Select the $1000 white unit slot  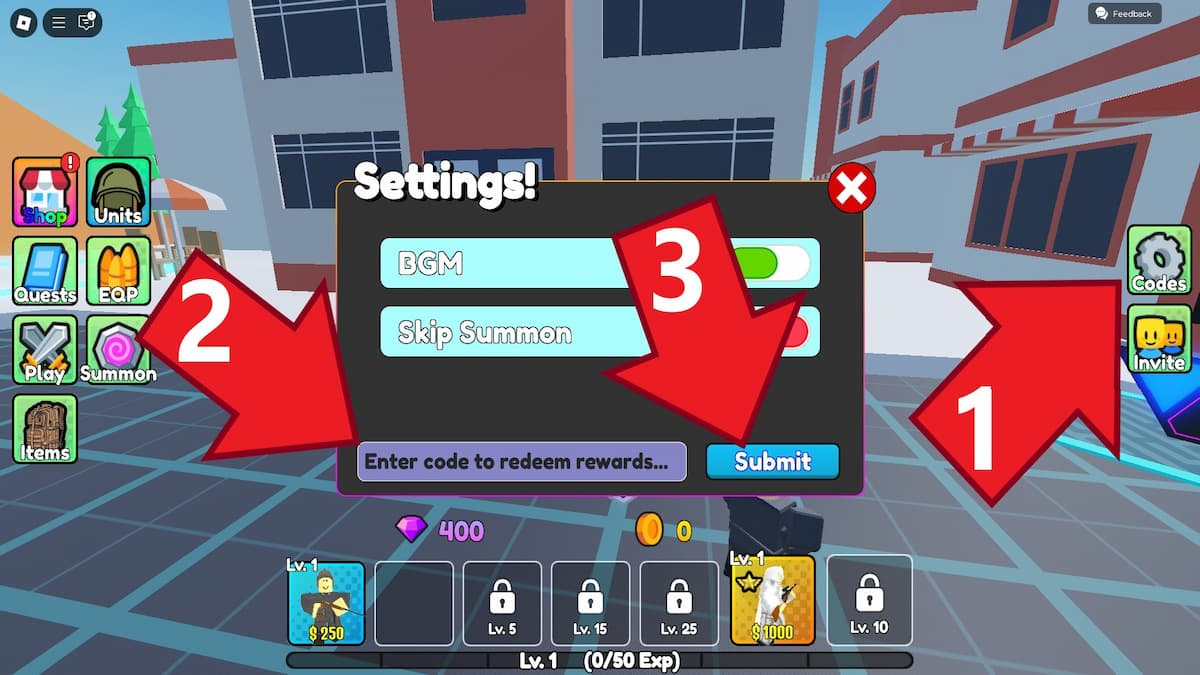coord(772,600)
